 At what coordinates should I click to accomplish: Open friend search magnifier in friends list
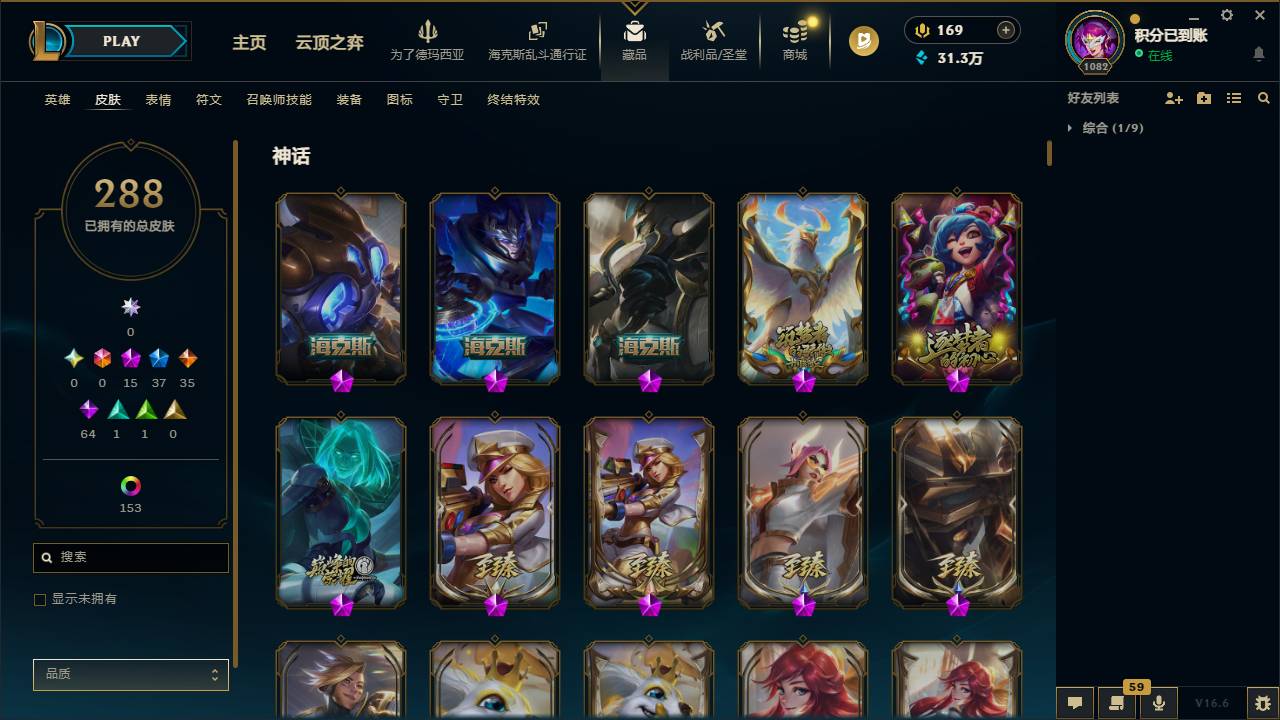coord(1263,97)
